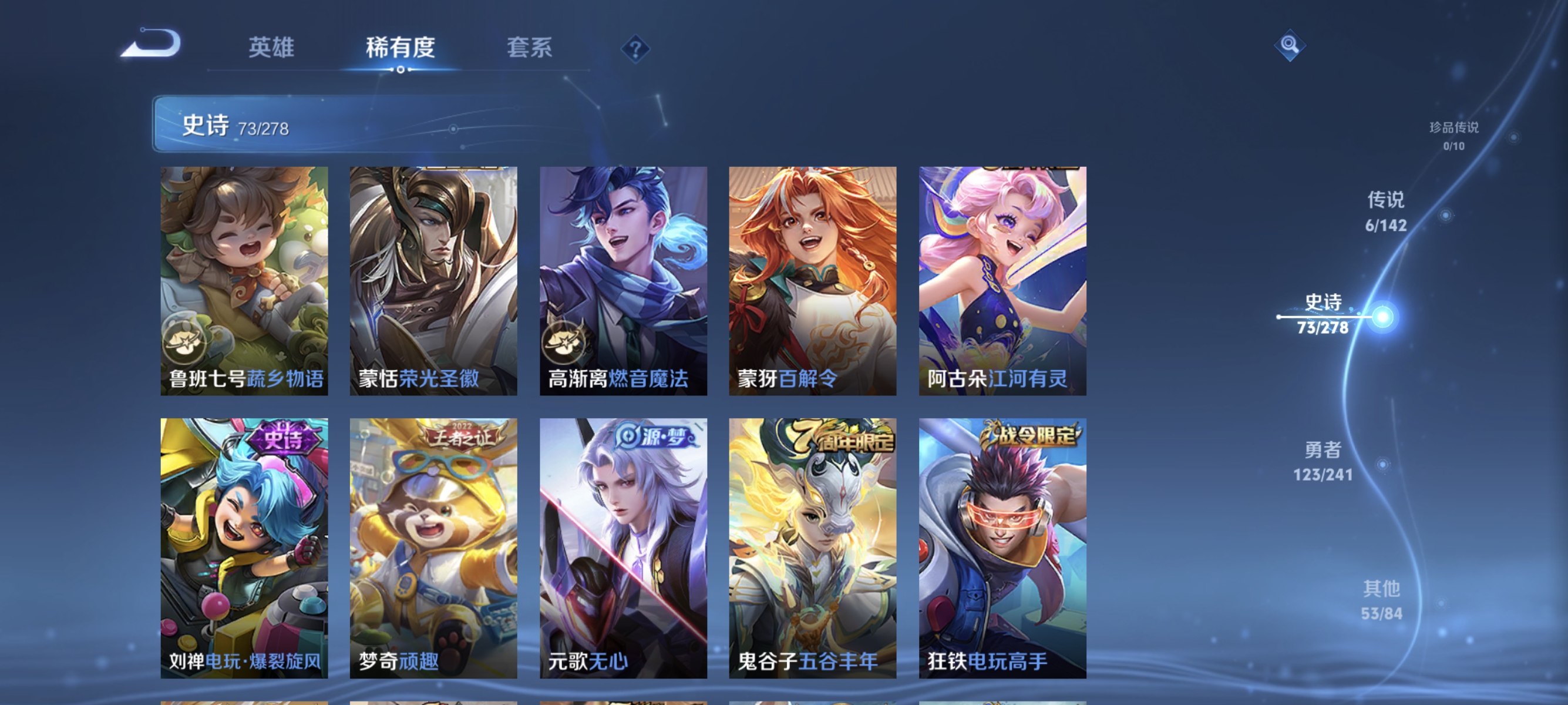This screenshot has height=705, width=1568.
Task: Jump to the 珍品传说 rarity section
Action: (1455, 135)
